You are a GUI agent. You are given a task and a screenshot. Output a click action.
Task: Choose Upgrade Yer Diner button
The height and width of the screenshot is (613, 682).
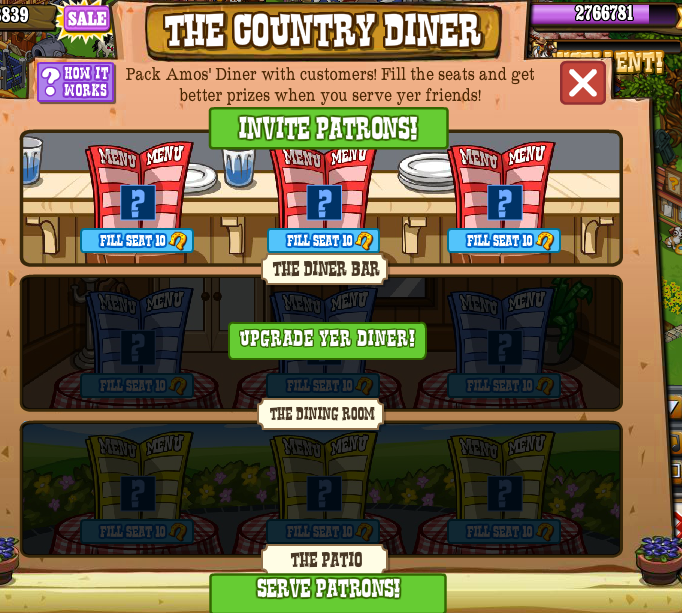327,340
